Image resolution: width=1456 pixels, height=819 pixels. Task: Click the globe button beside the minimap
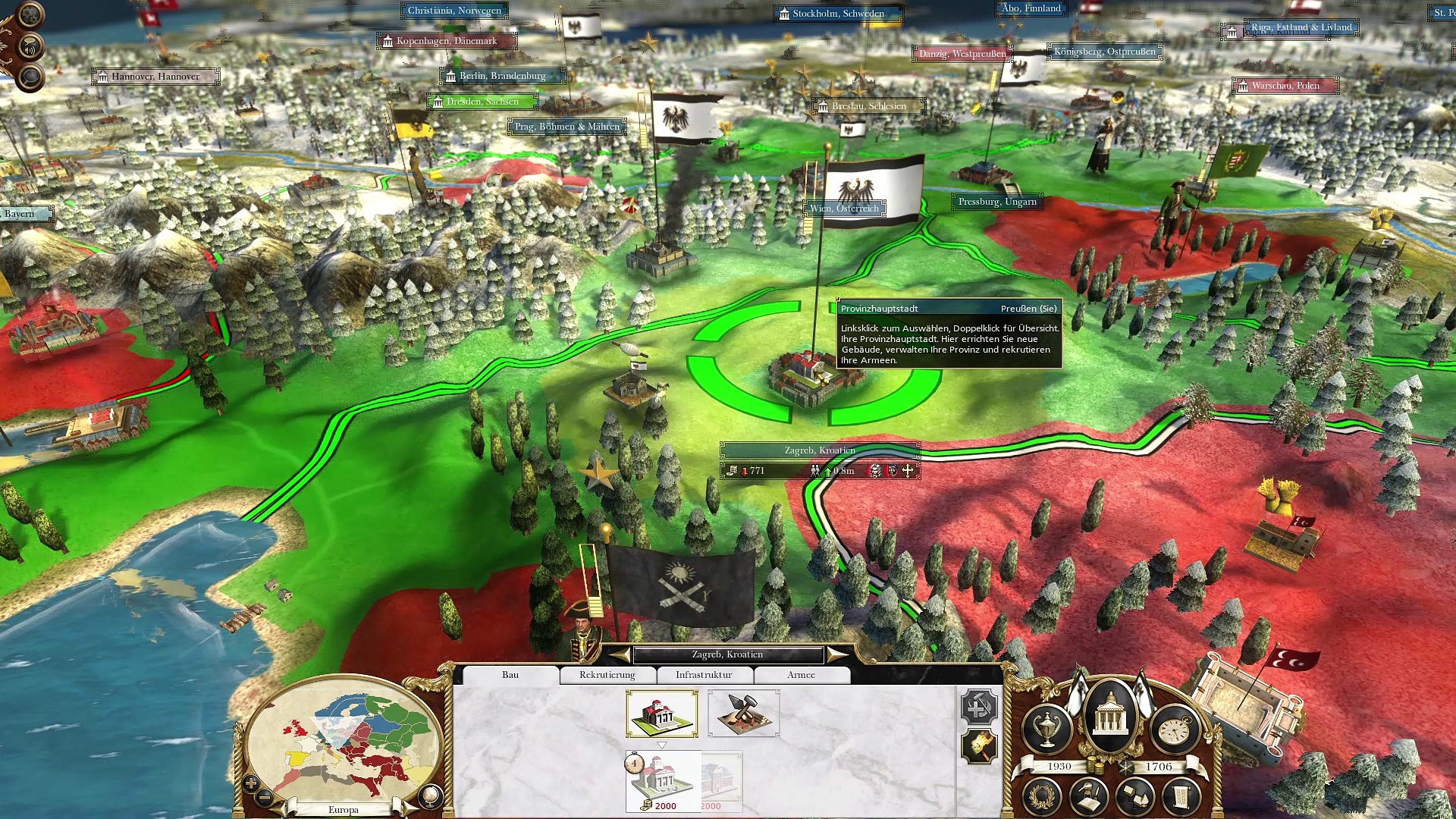429,795
